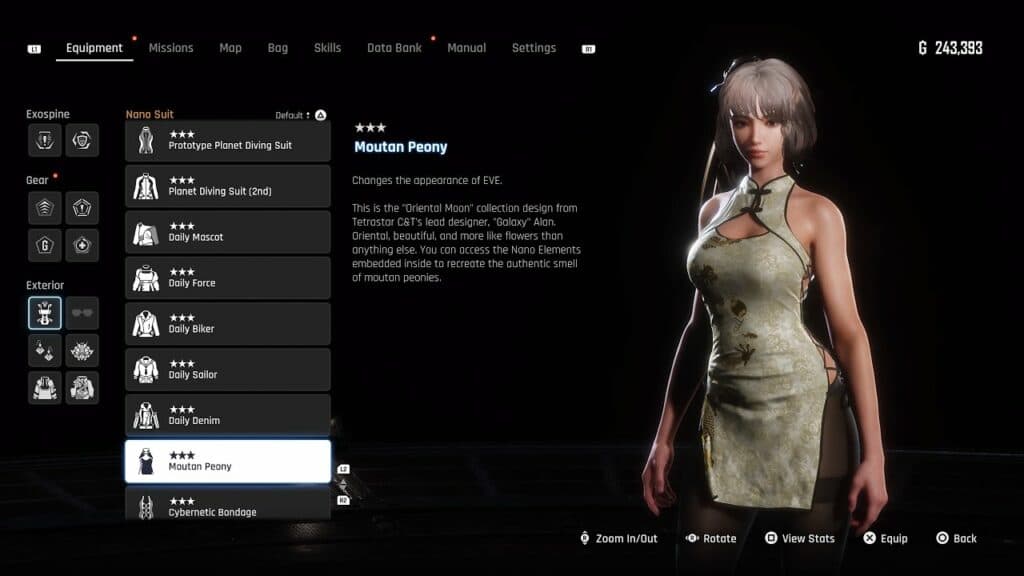The height and width of the screenshot is (576, 1024).
Task: Select the earrings slot under Exterior
Action: click(45, 351)
